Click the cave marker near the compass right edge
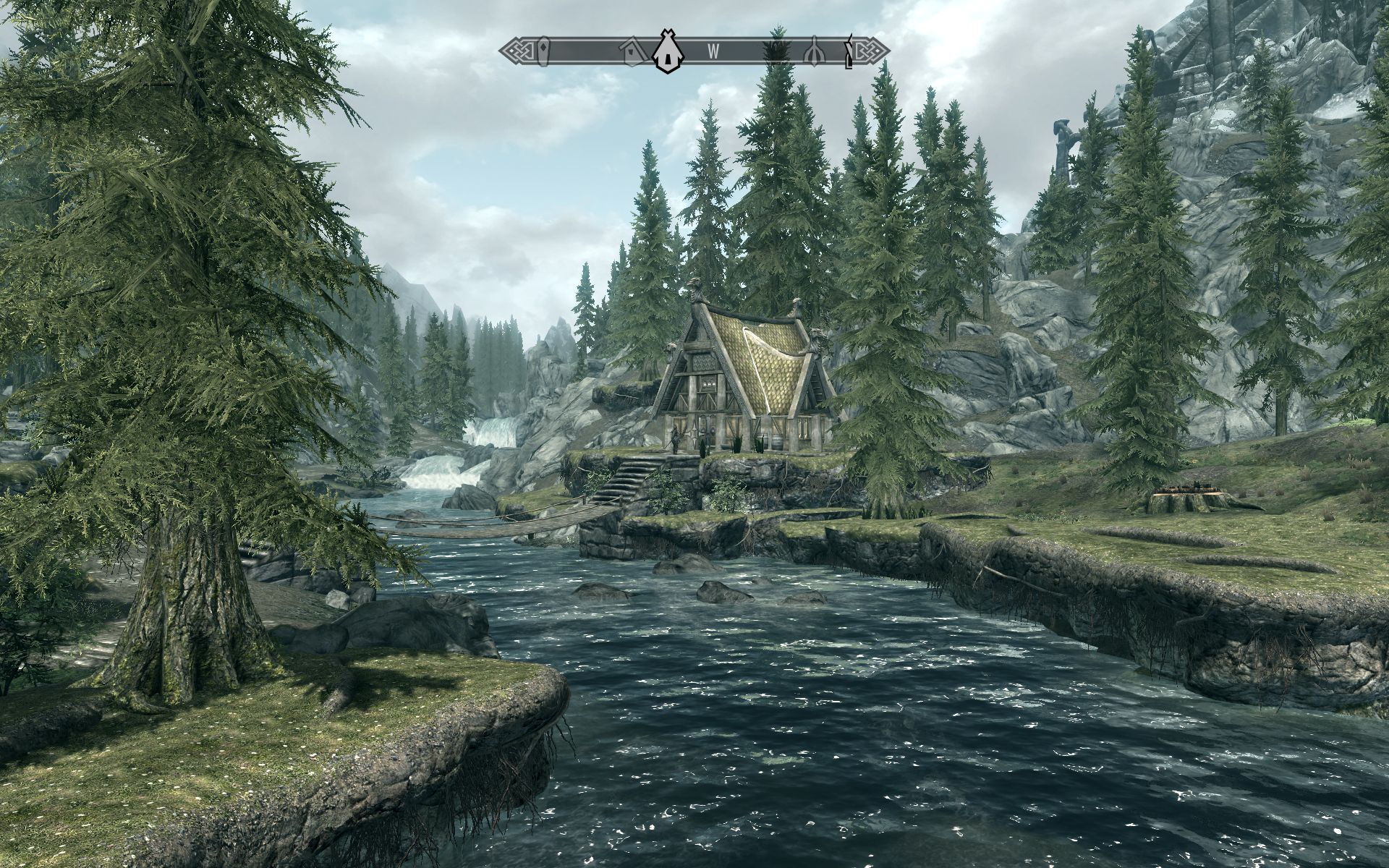 [x=812, y=51]
